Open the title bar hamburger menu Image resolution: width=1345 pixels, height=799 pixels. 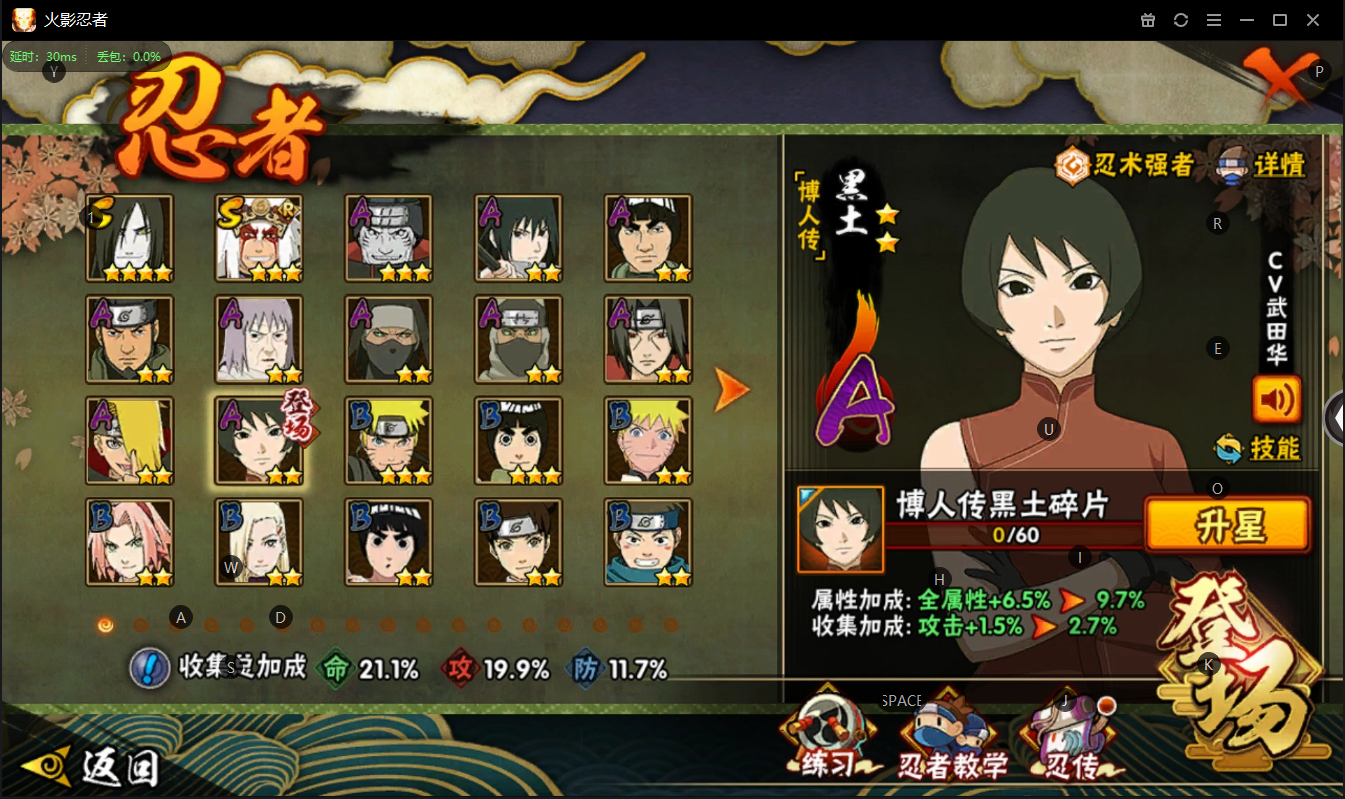1213,20
